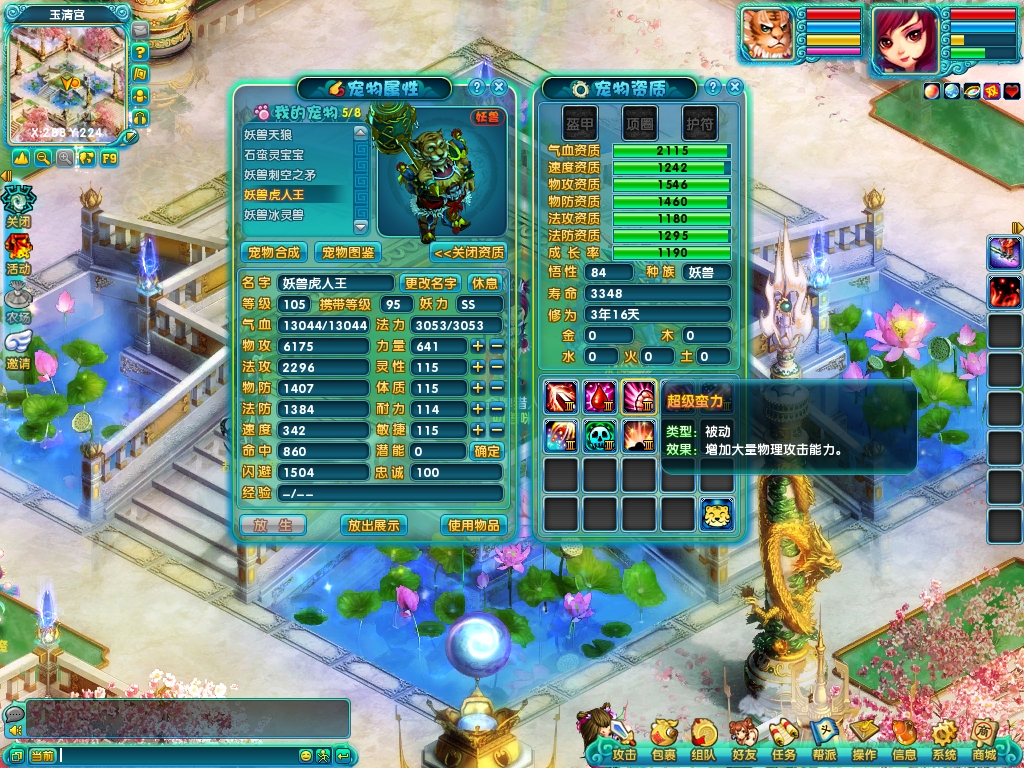The width and height of the screenshot is (1024, 768).
Task: Click 更改名字 to rename the pet
Action: coord(431,283)
